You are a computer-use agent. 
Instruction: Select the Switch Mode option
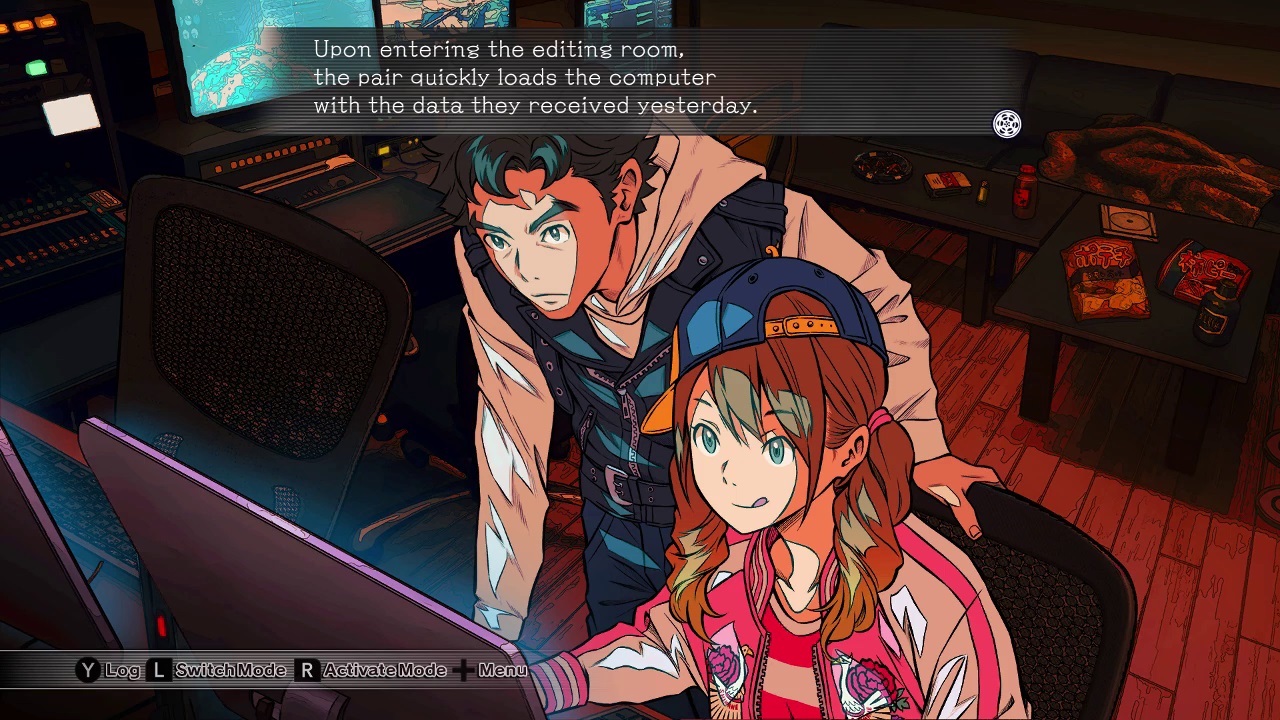tap(217, 670)
